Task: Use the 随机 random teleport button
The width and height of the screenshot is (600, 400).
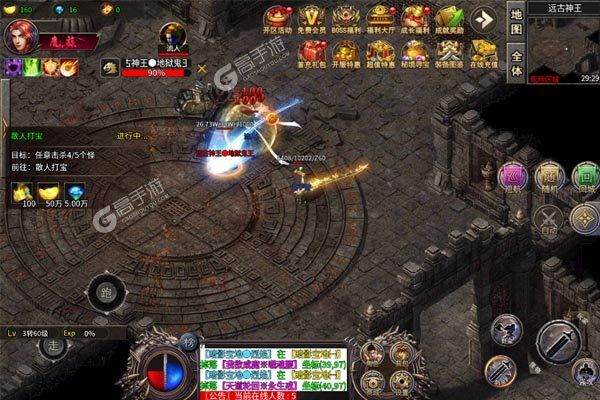Action: [548, 175]
